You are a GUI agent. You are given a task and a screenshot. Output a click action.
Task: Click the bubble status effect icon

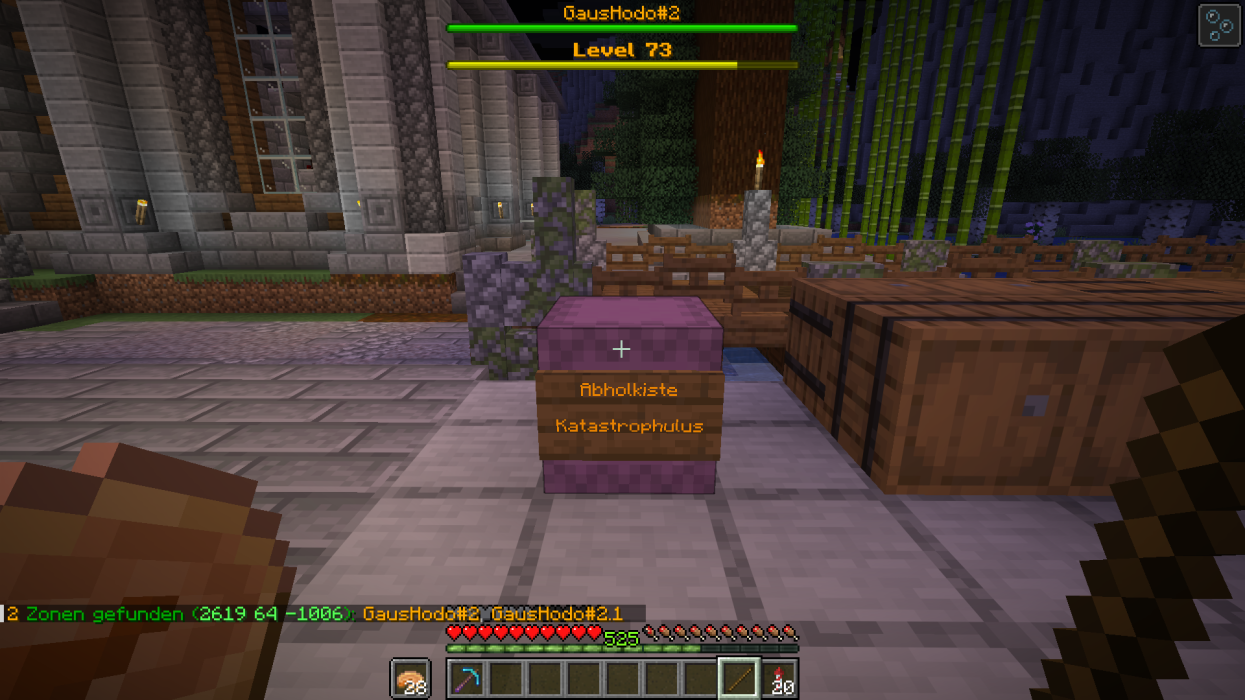(x=1219, y=26)
